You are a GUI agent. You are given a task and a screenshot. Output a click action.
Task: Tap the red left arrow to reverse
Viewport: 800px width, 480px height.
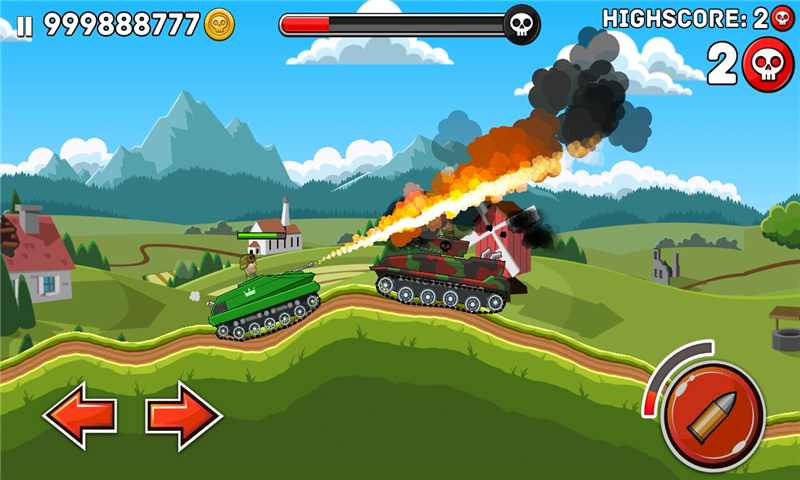click(79, 416)
